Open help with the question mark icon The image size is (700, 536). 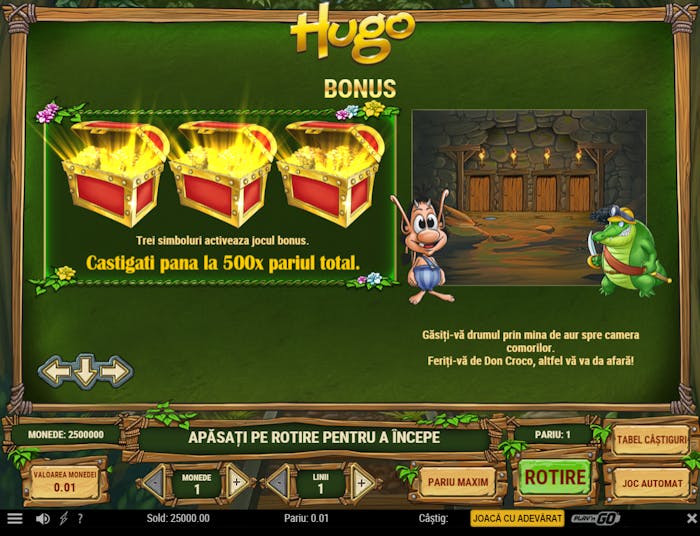tap(80, 519)
